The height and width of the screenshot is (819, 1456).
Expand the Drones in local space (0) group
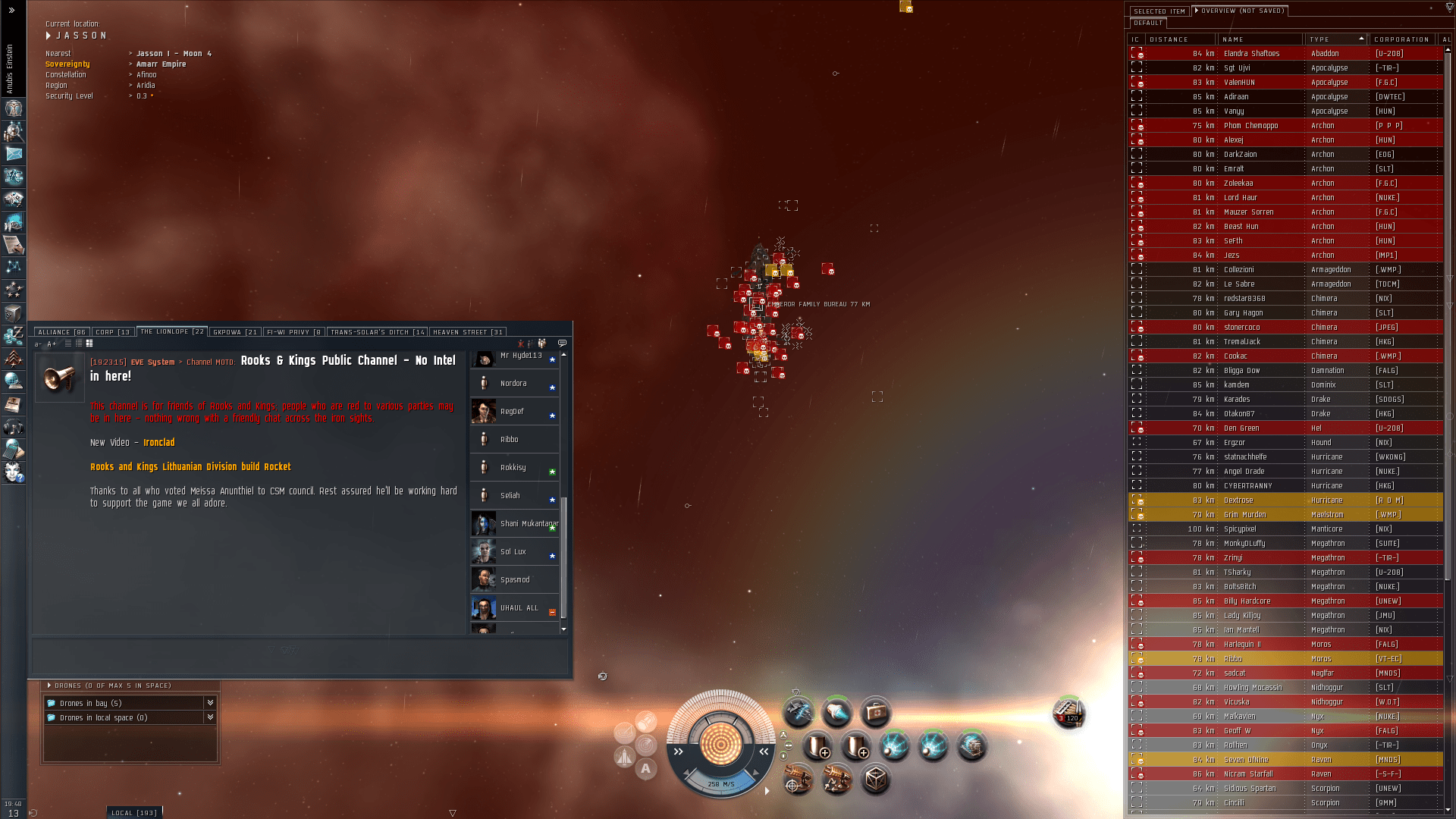[210, 717]
